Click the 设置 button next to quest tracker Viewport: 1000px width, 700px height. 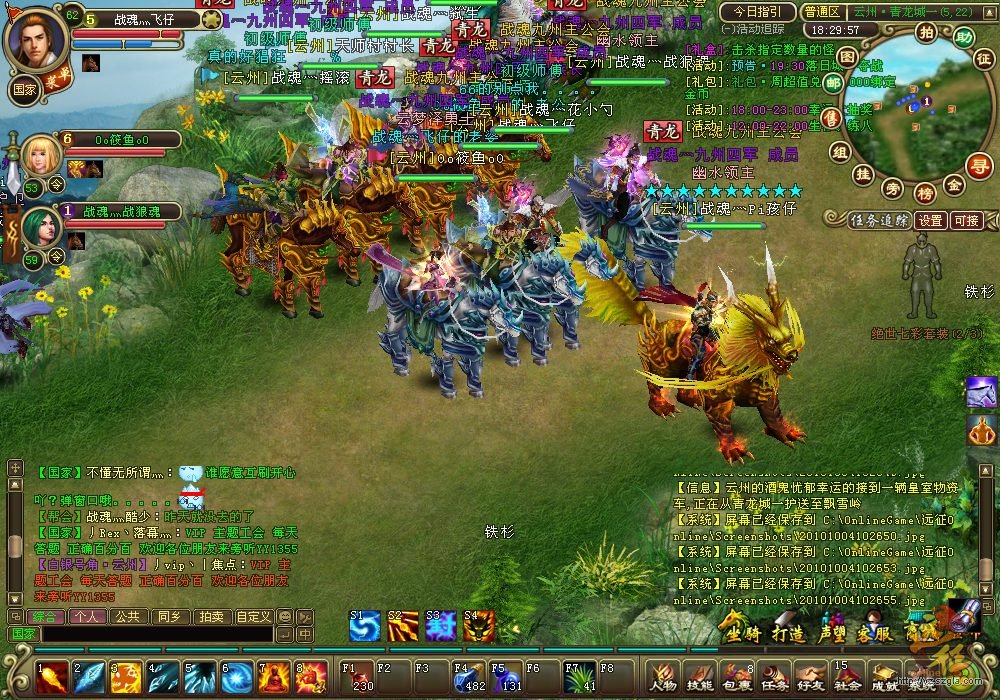coord(931,220)
